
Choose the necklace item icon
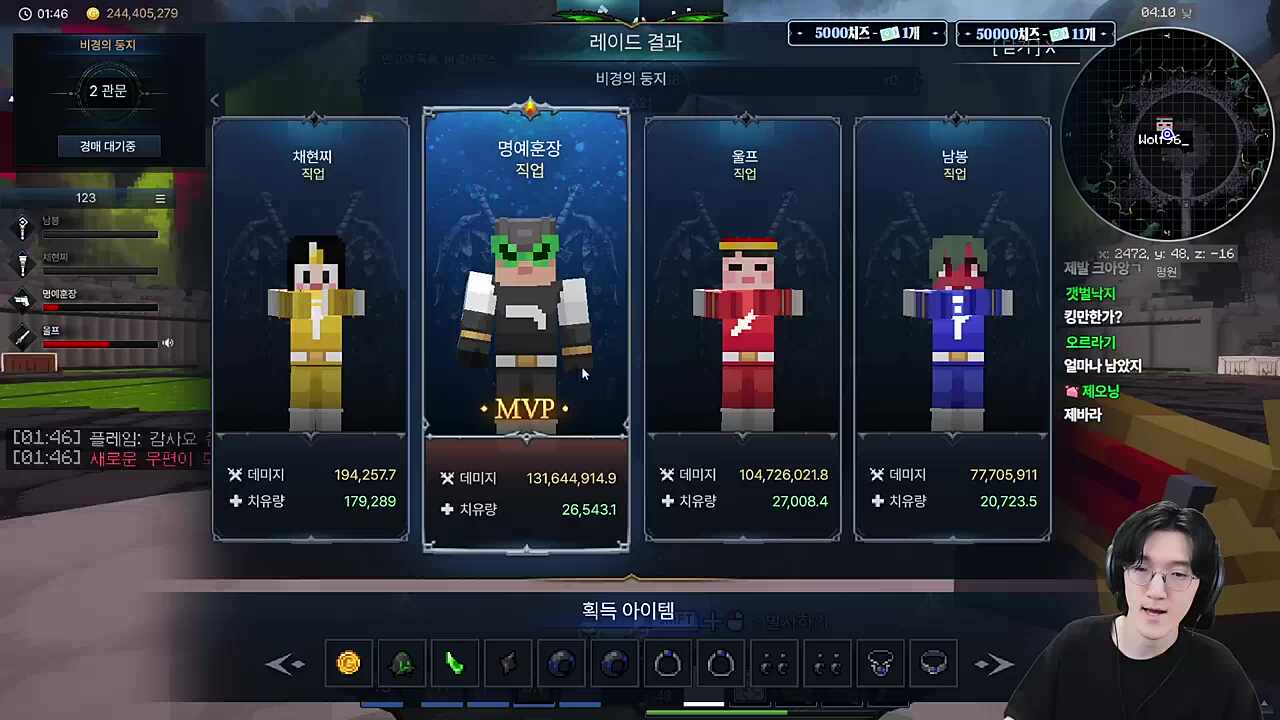(x=880, y=663)
